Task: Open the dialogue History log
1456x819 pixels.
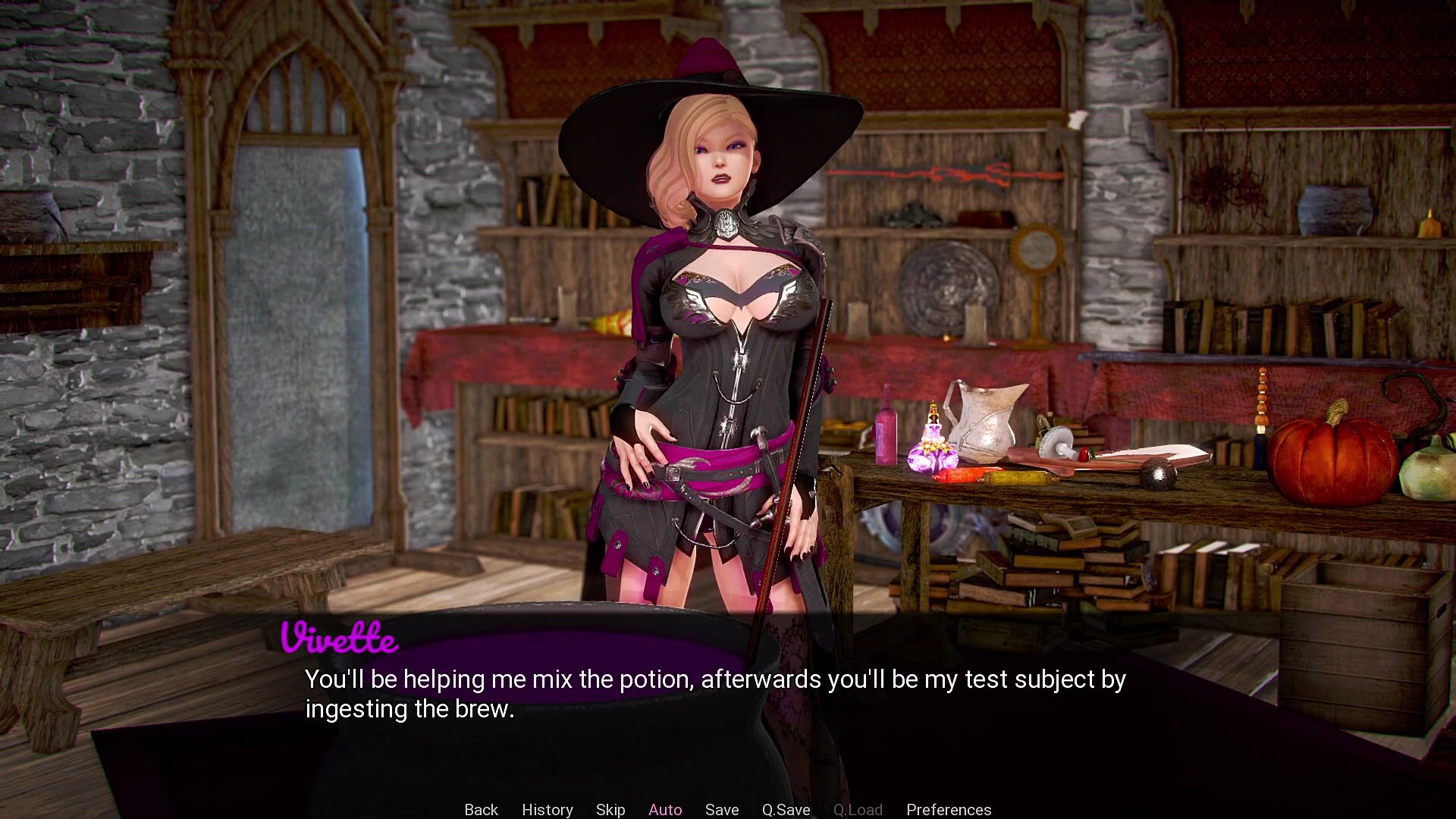Action: [547, 809]
